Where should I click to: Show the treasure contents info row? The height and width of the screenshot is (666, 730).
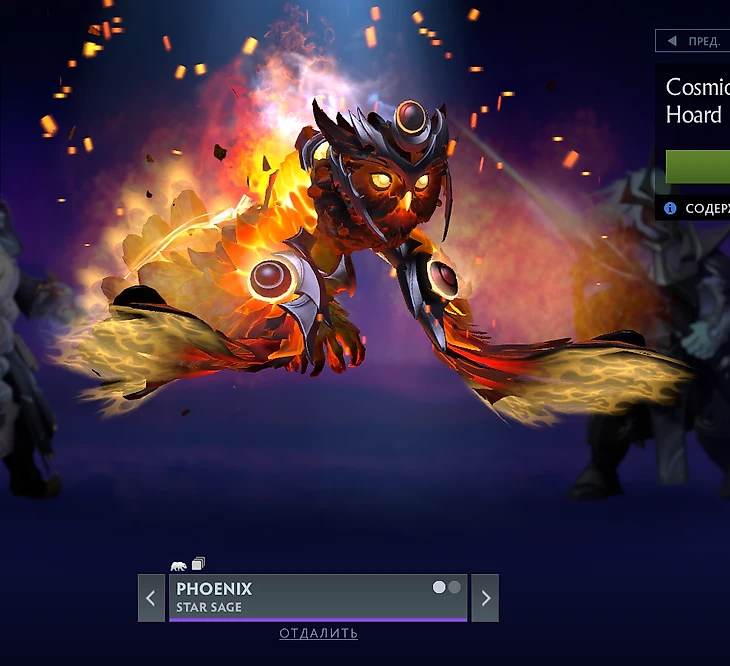coord(694,209)
